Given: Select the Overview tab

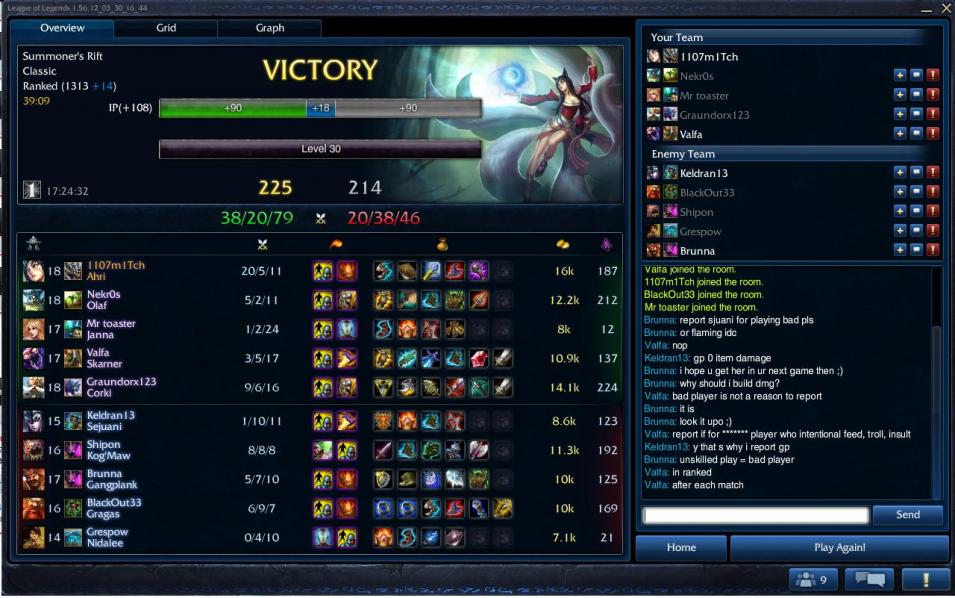Looking at the screenshot, I should (62, 28).
